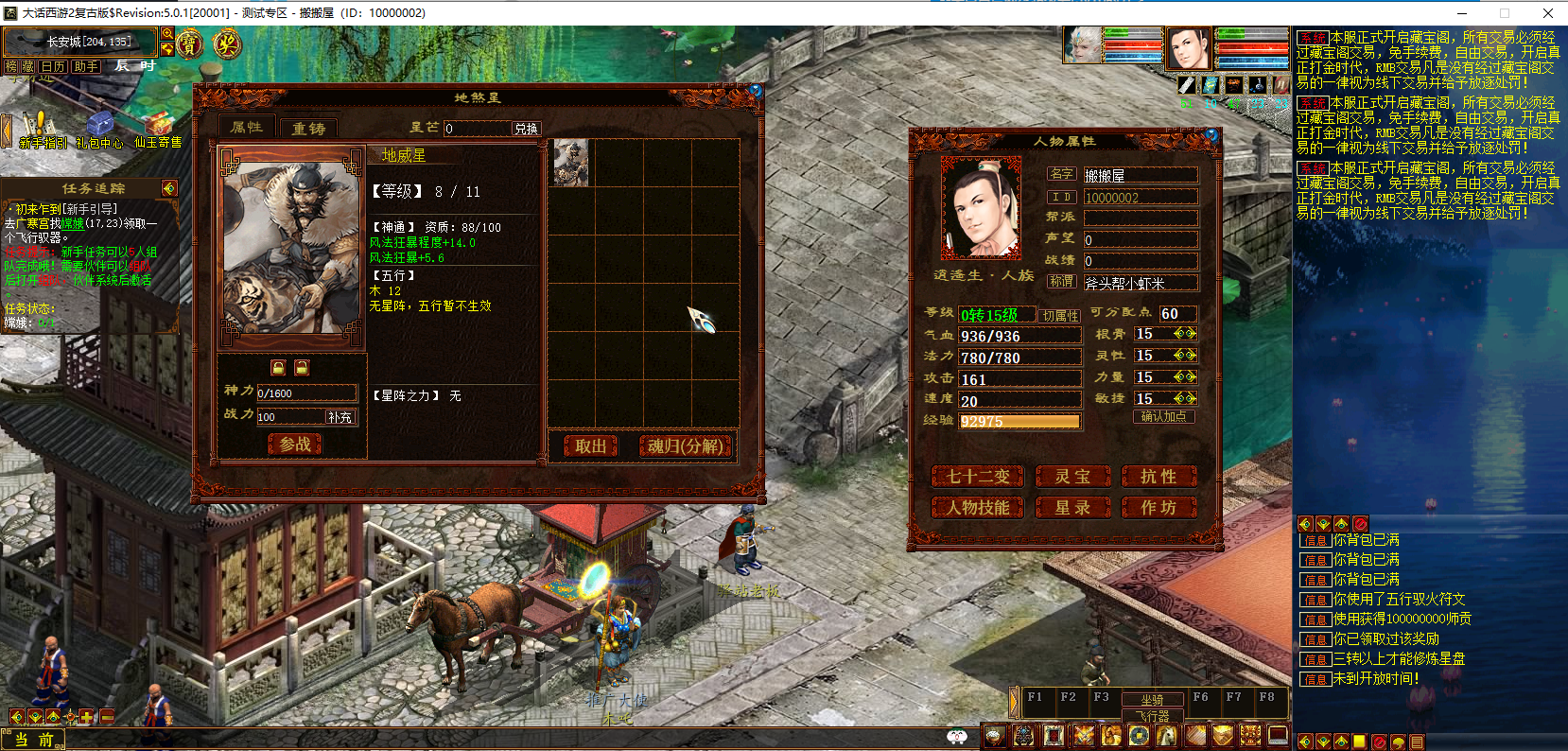
Task: Click the 取出 take-out button
Action: (590, 446)
